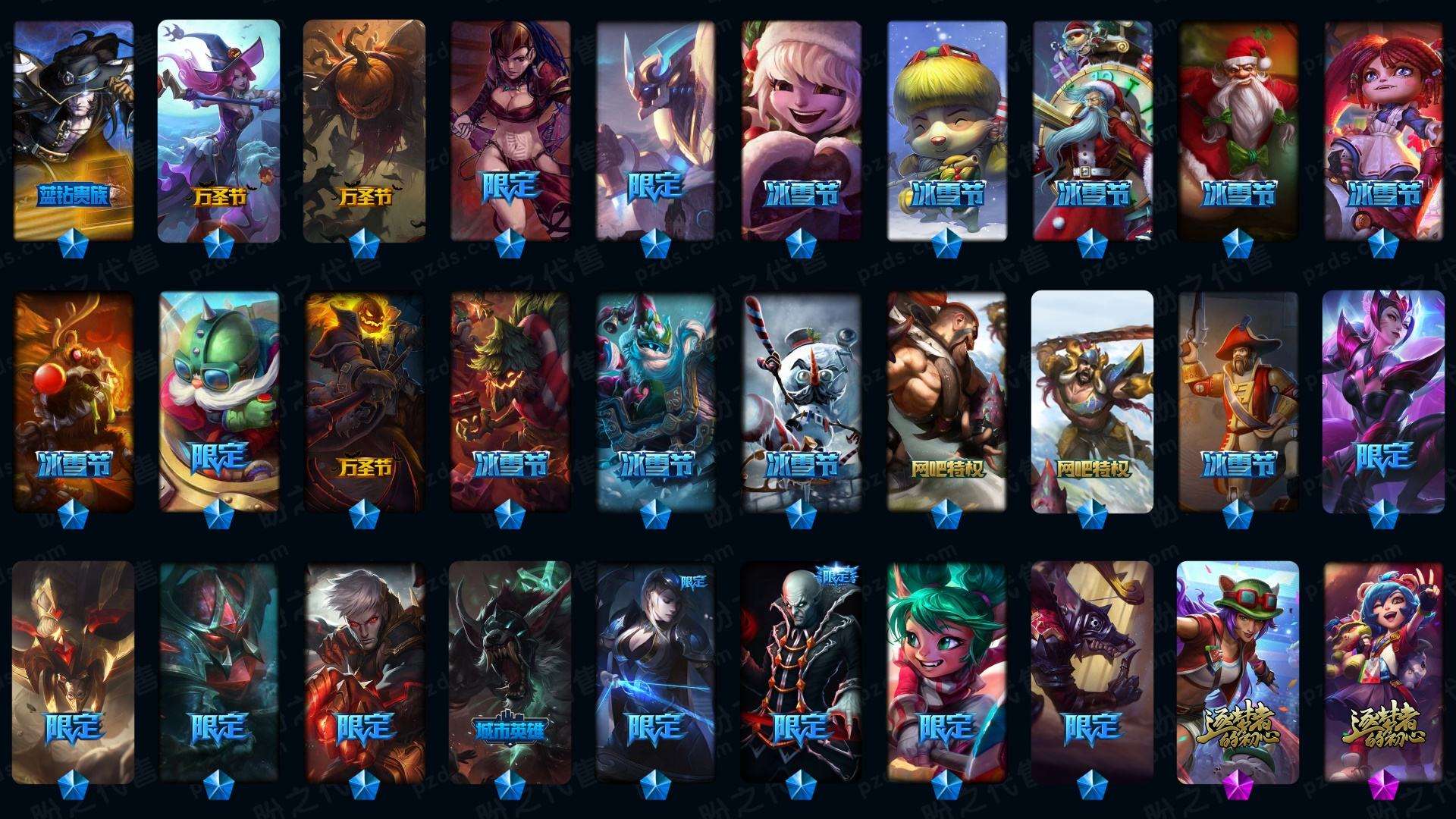Pick the purple-haired girl with green hat card
Viewport: 1456px width, 819px height.
[x=1238, y=671]
